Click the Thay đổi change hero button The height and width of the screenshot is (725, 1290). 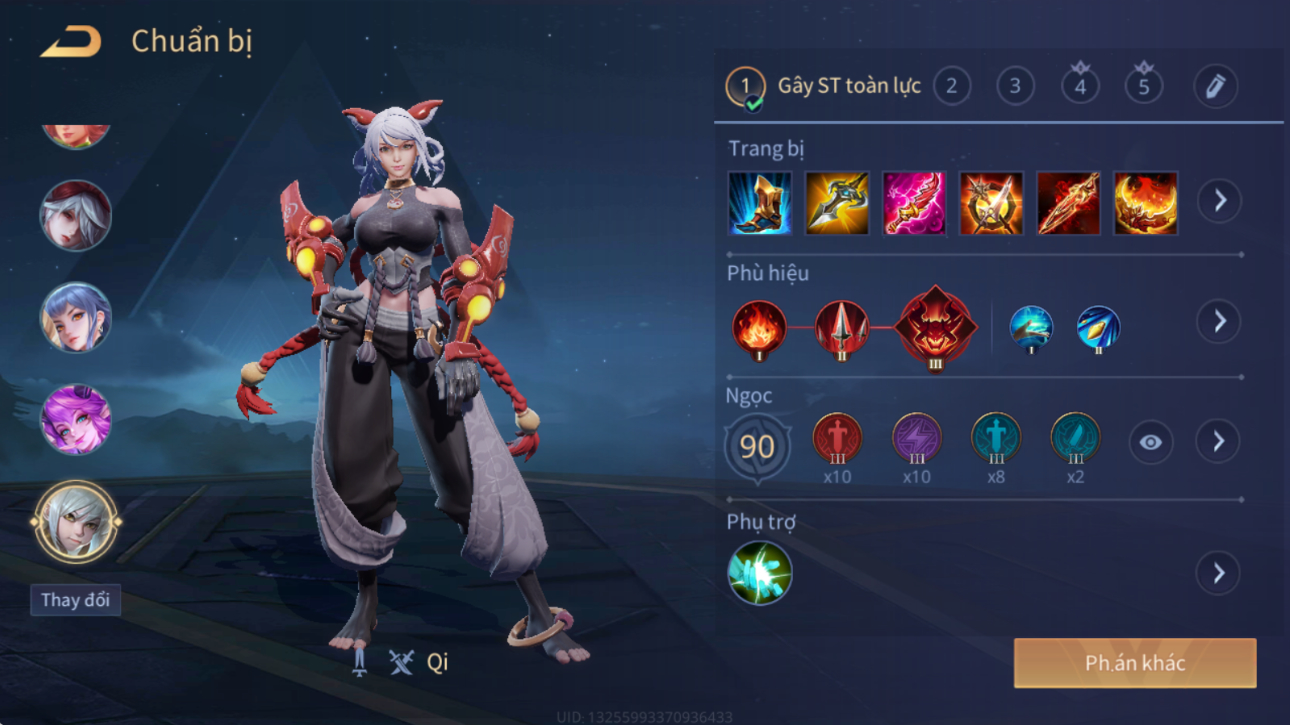[x=75, y=600]
